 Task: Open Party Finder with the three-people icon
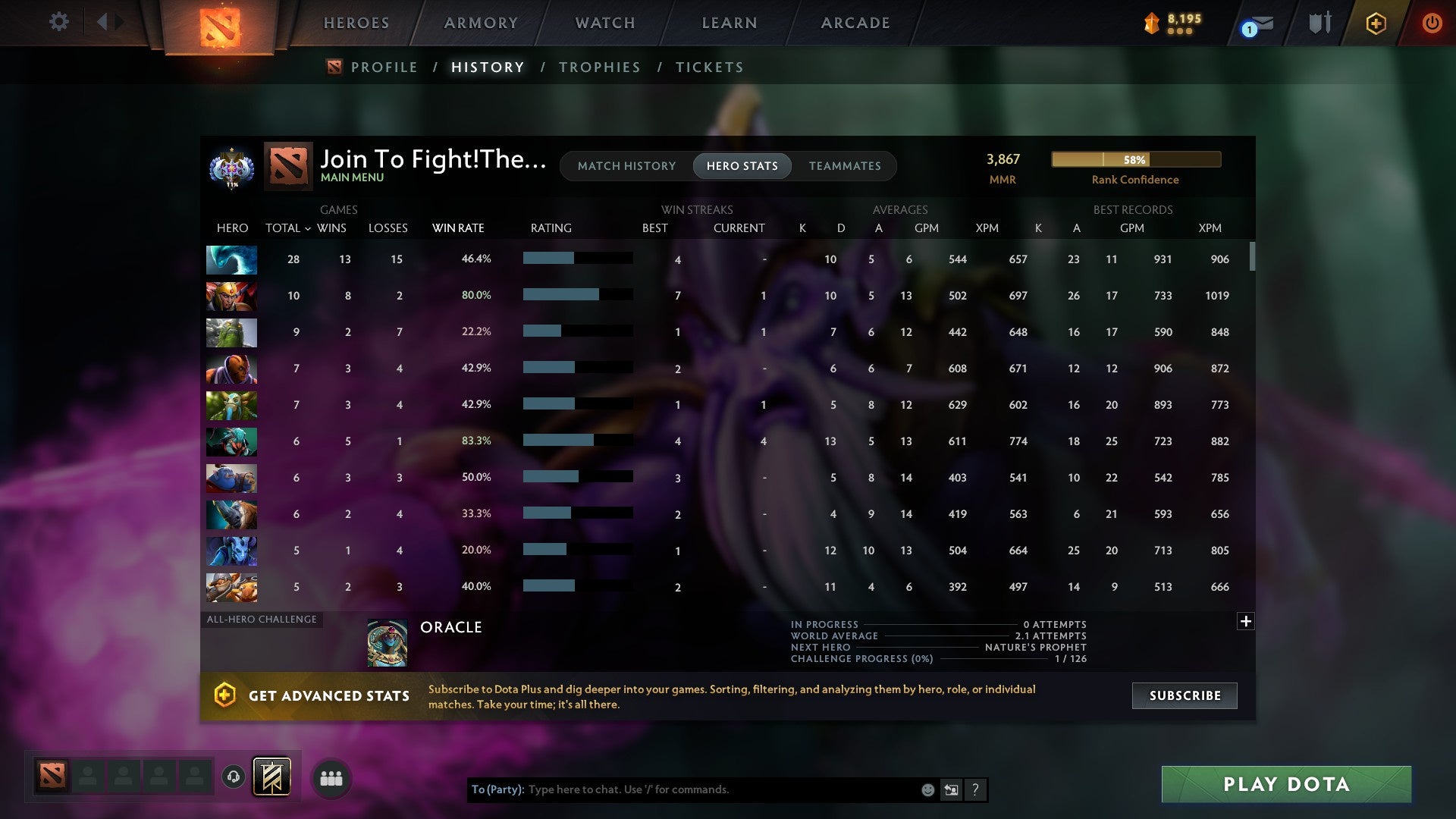(x=331, y=777)
